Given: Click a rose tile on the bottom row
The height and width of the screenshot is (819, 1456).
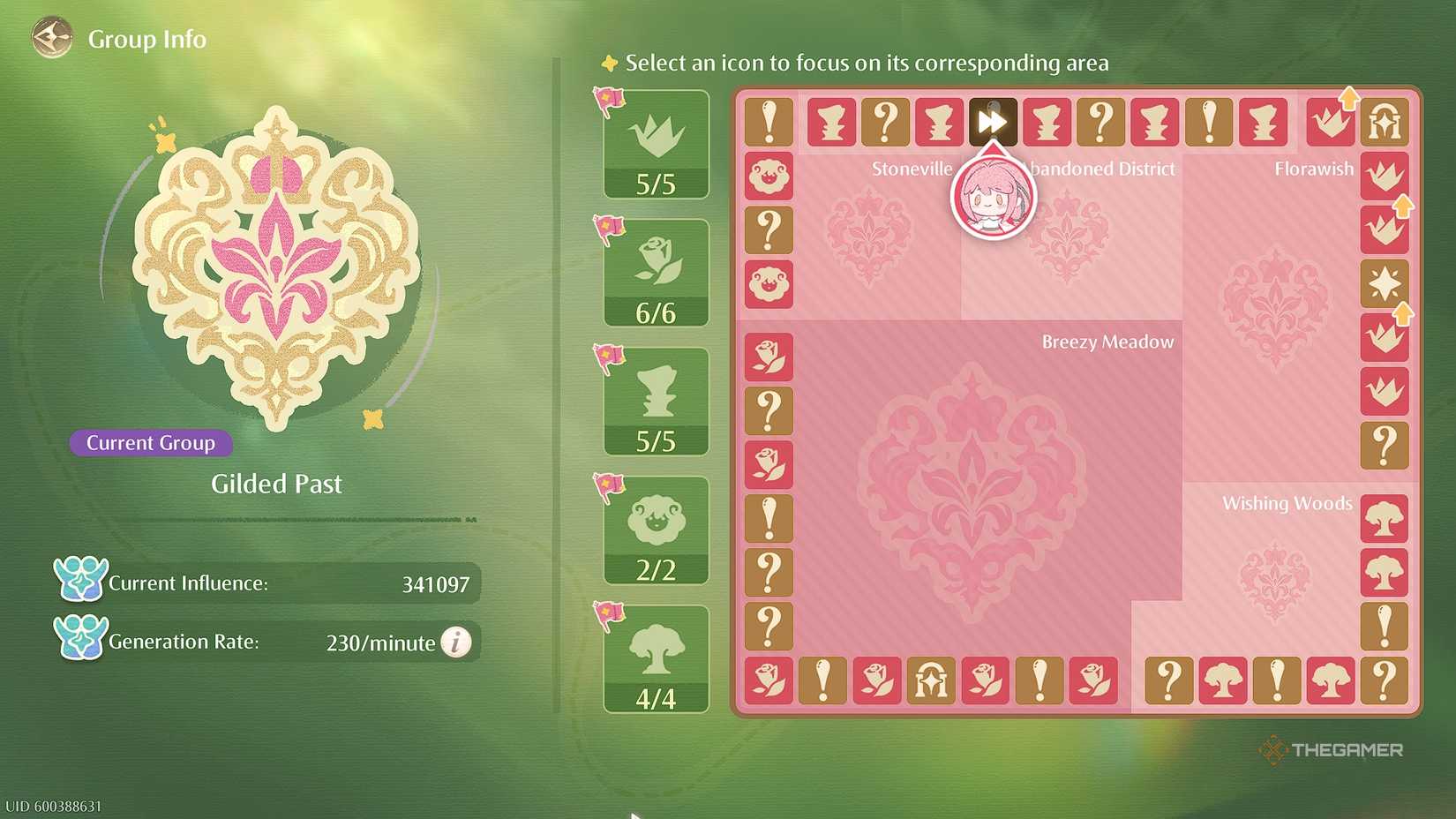Looking at the screenshot, I should 768,681.
